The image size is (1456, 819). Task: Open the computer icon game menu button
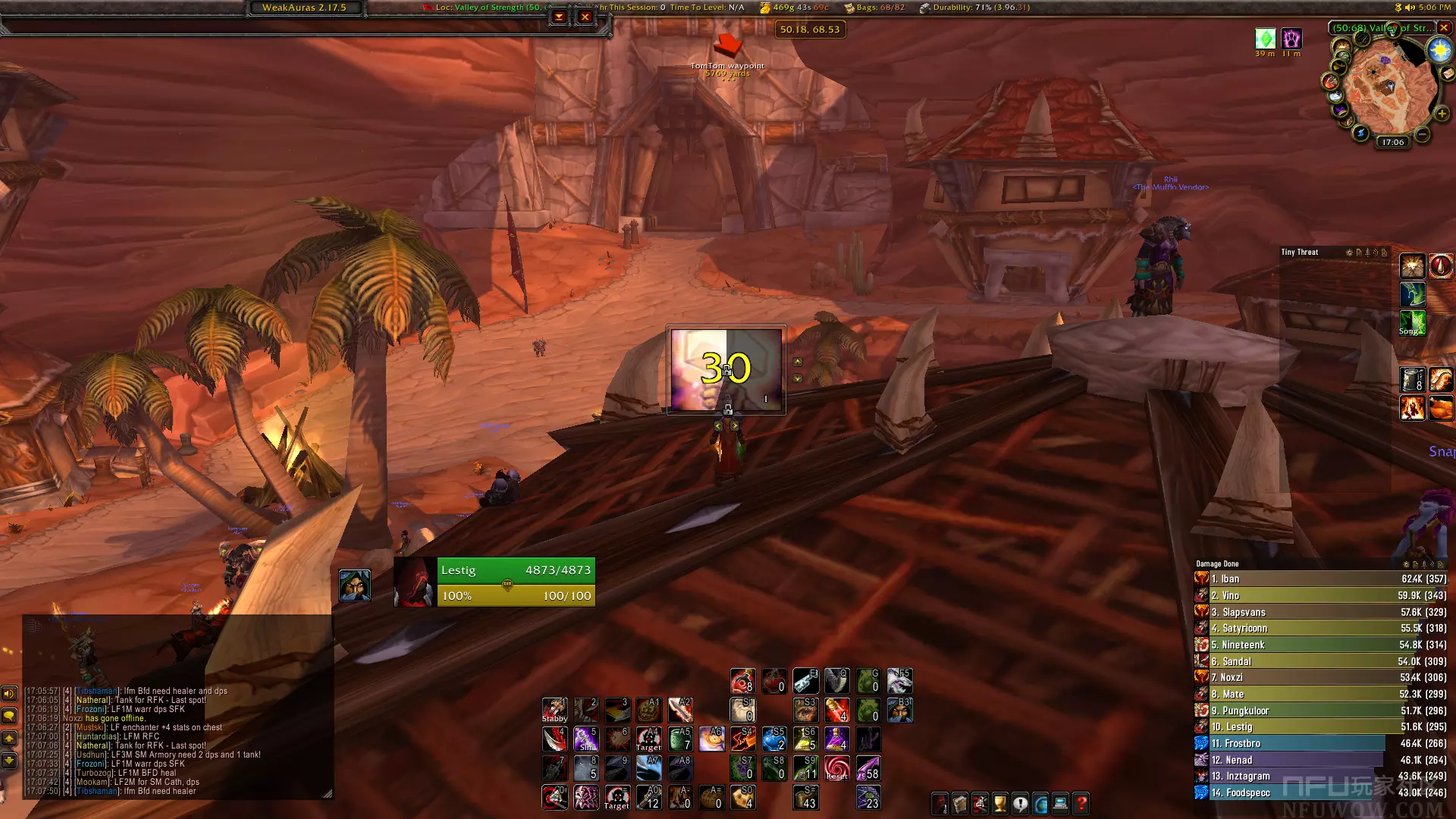pyautogui.click(x=1061, y=803)
